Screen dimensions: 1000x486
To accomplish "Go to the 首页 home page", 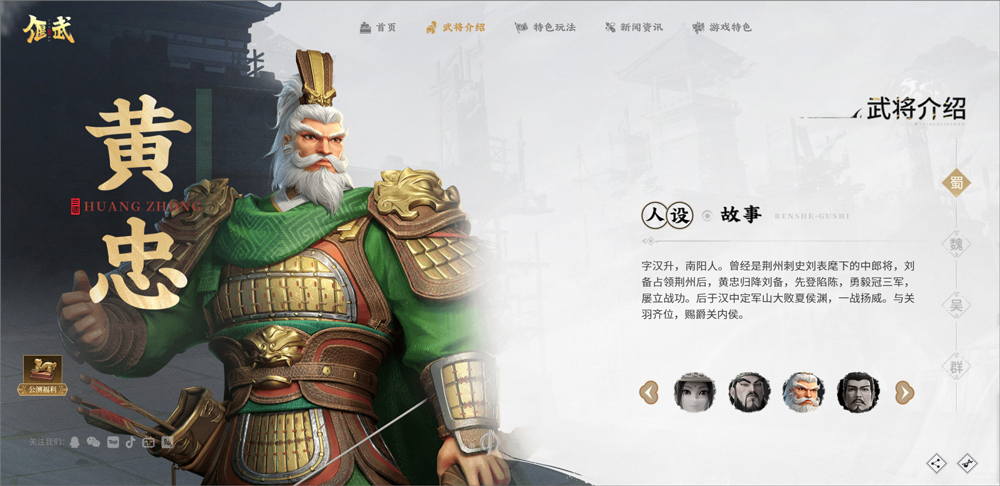I will (378, 27).
